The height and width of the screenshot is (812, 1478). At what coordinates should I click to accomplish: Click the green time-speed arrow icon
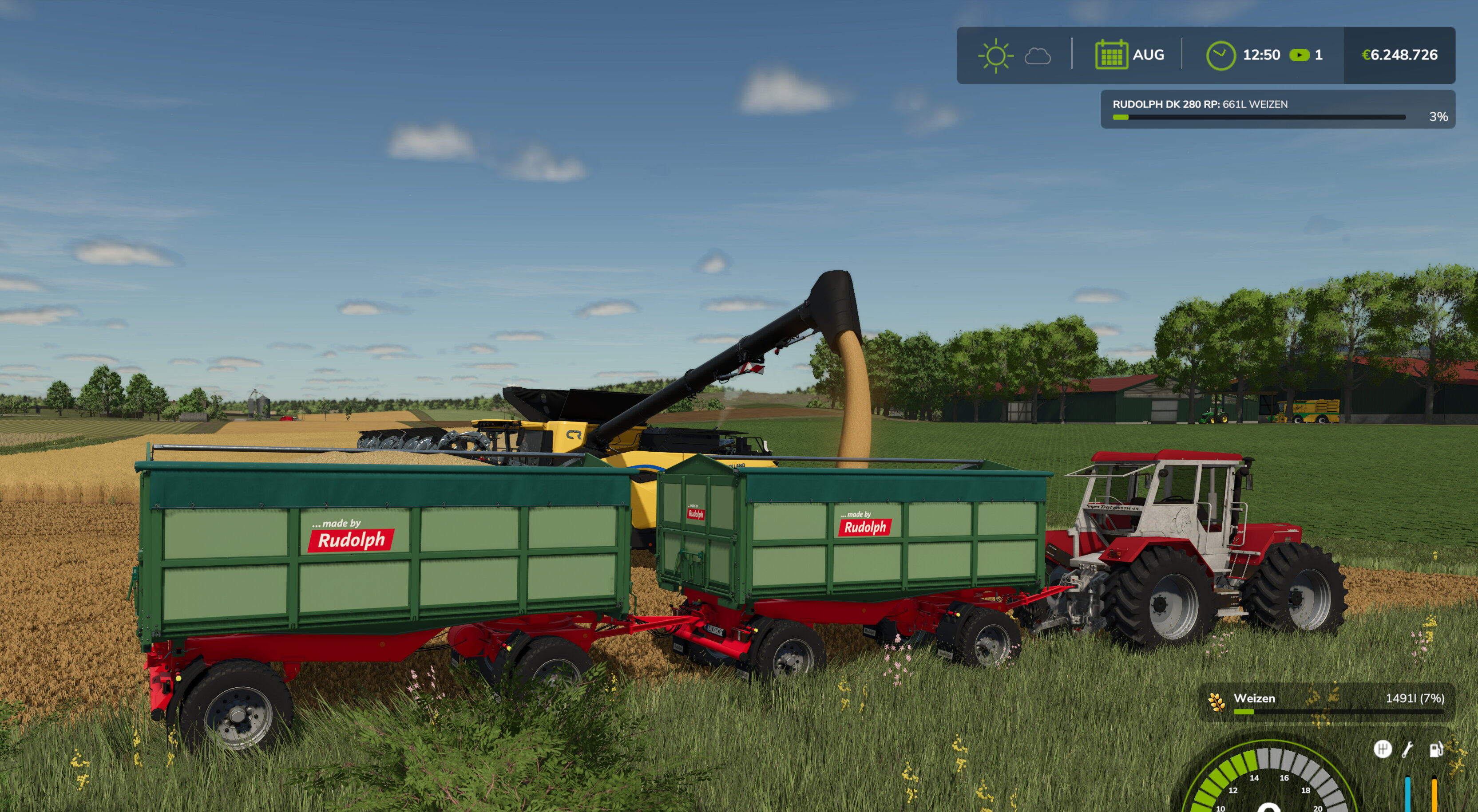(1299, 55)
